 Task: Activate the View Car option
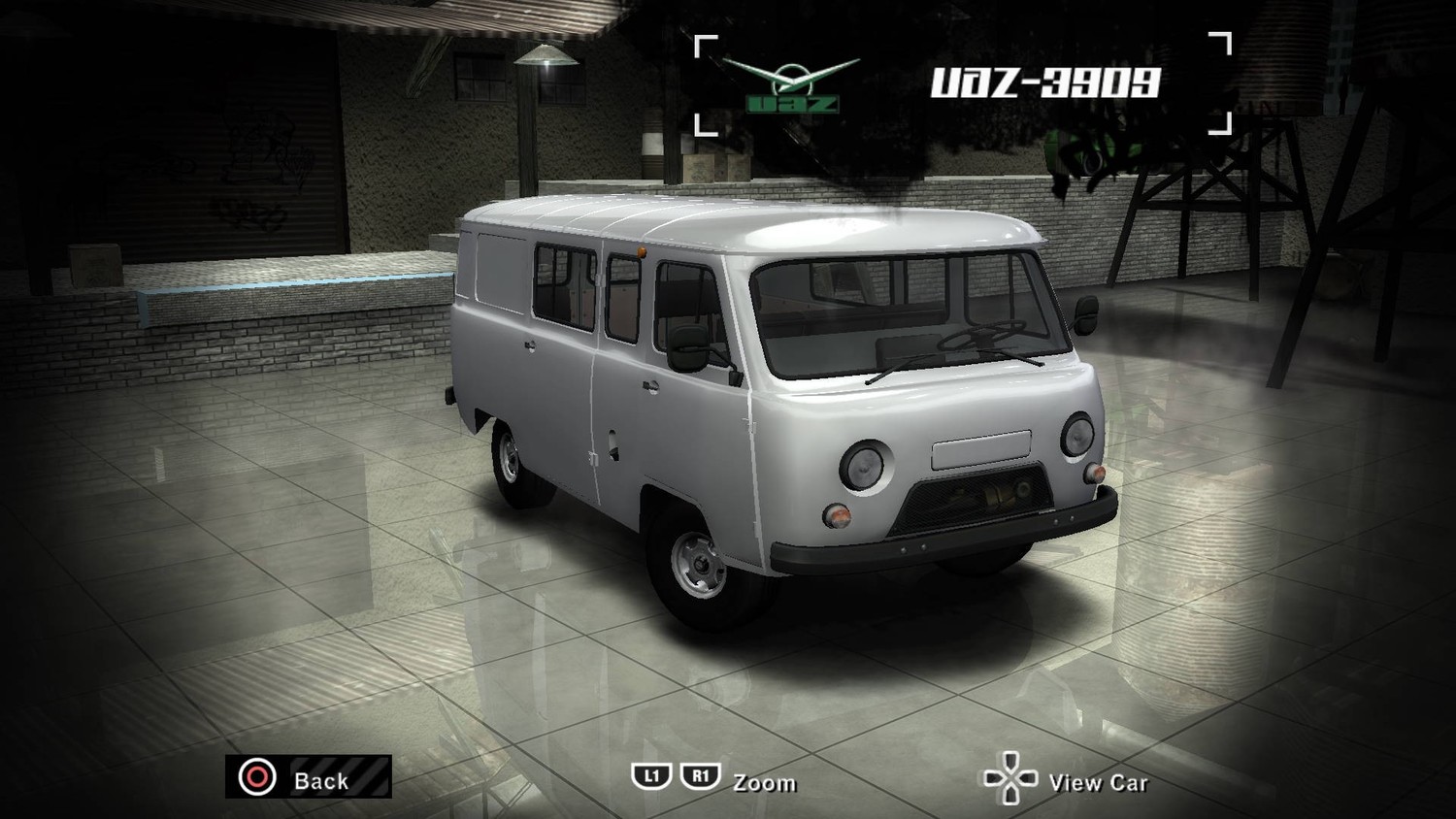[x=1100, y=783]
